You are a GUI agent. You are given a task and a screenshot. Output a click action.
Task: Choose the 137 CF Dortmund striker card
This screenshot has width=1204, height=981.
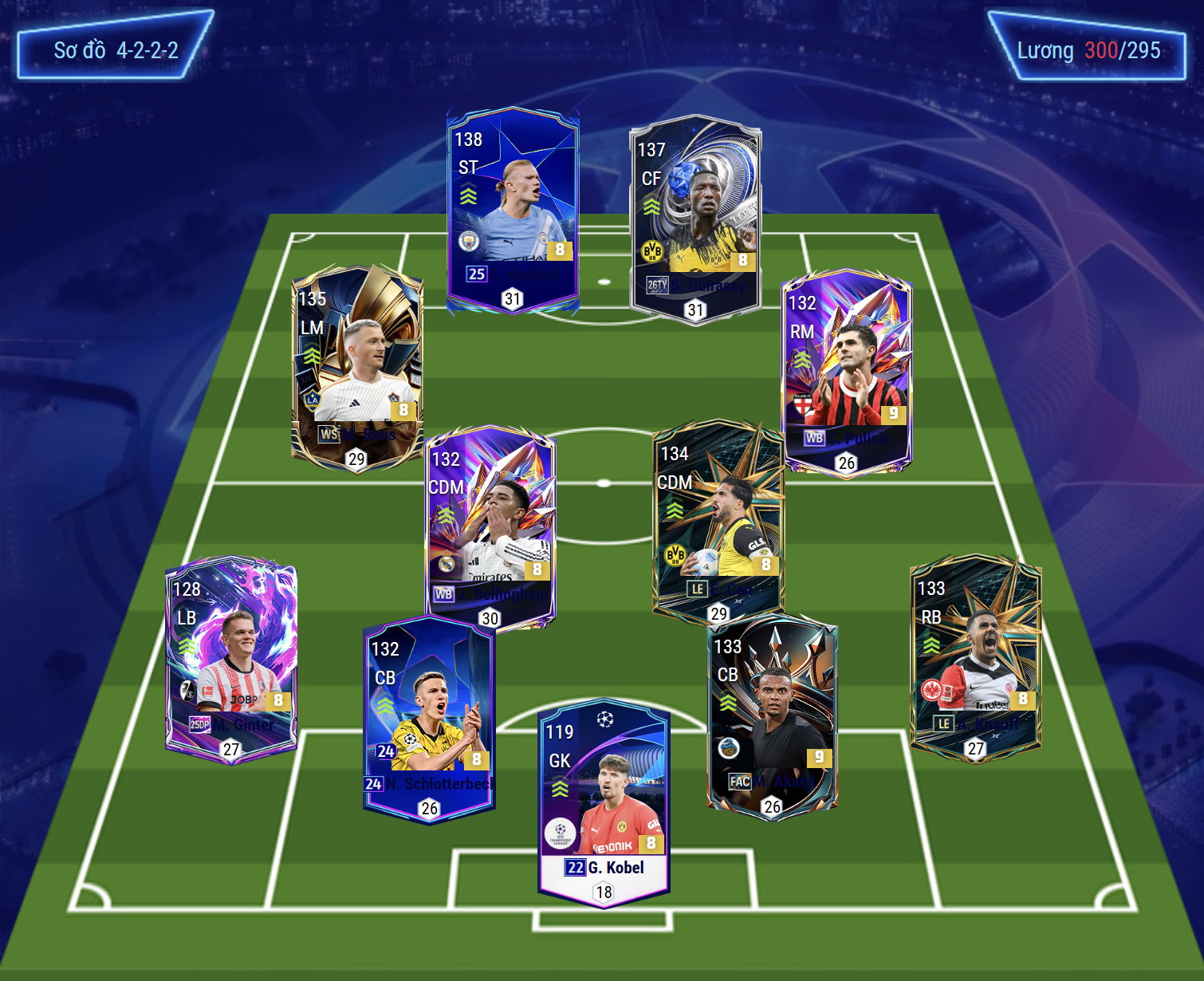click(x=695, y=219)
